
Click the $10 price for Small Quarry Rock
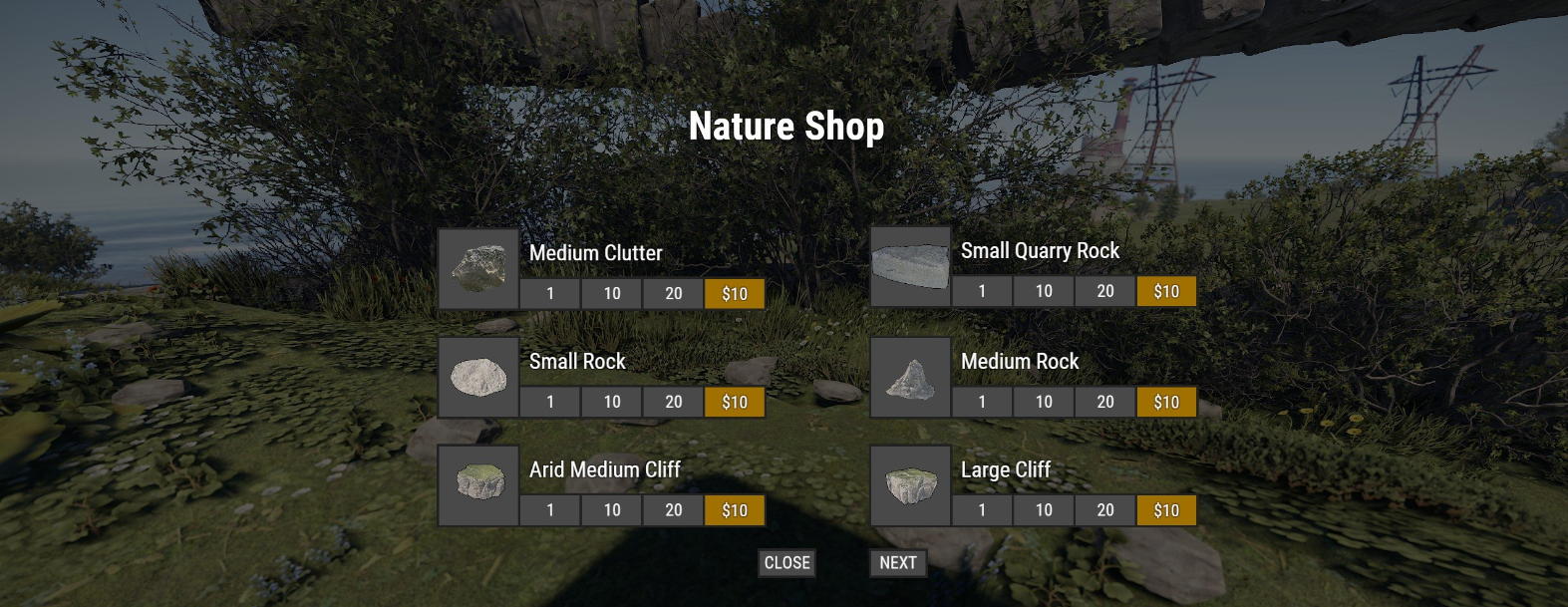pyautogui.click(x=1166, y=291)
